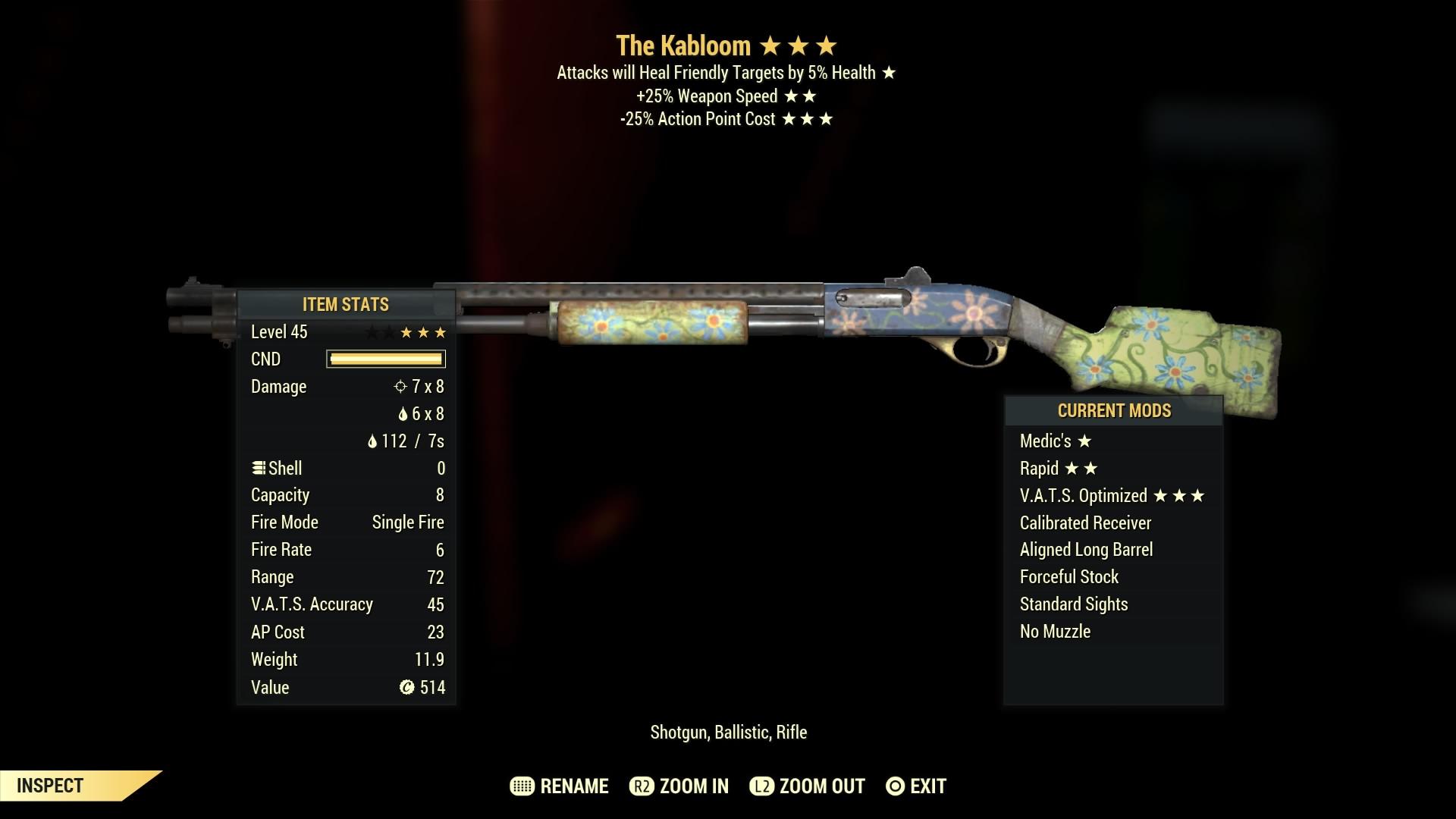Click the R2 button icon for Zoom In
This screenshot has height=819, width=1456.
click(x=642, y=786)
